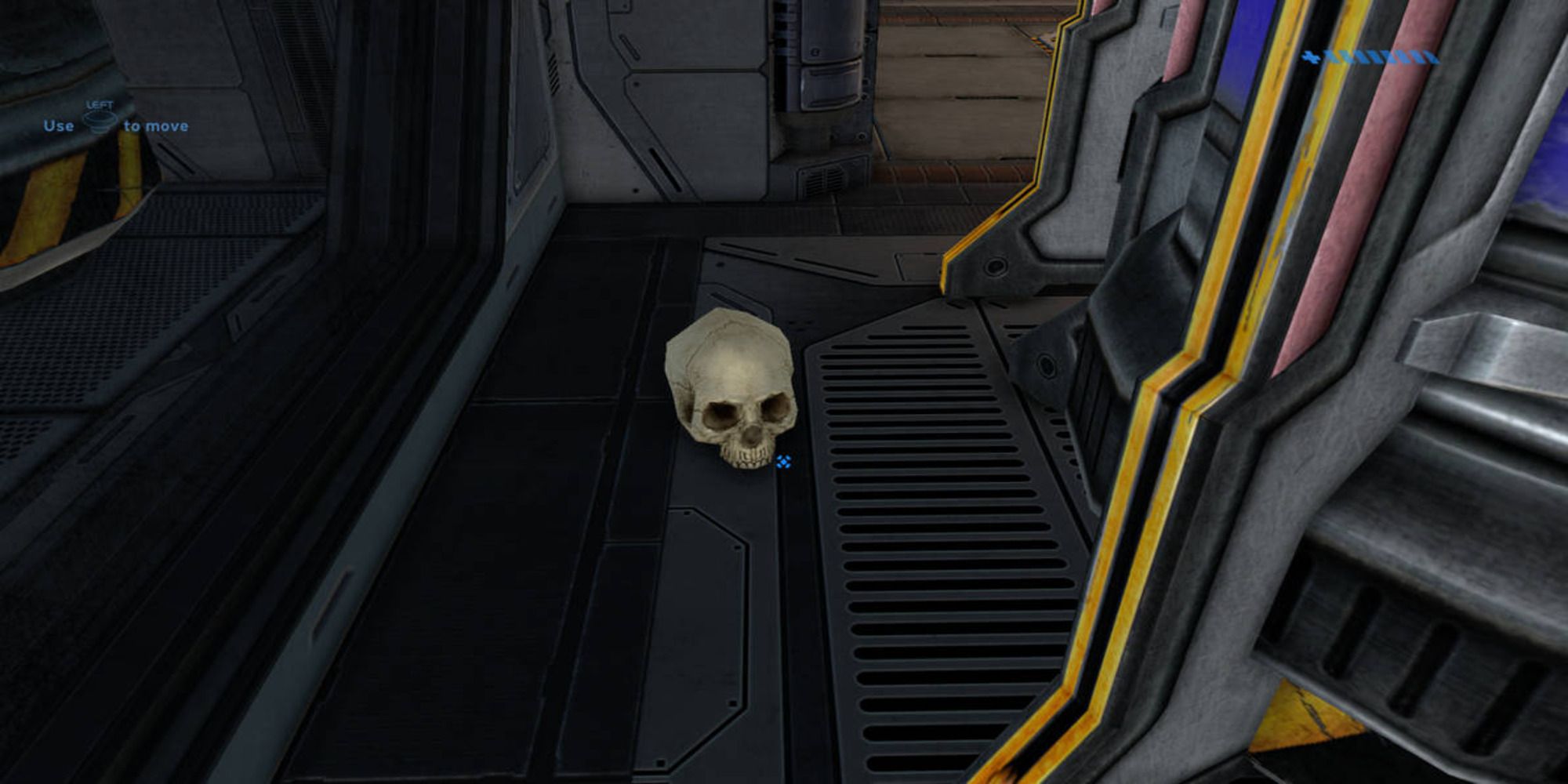Click the 'LEFT' label above the joystick graphic
Image resolution: width=1568 pixels, height=784 pixels.
pyautogui.click(x=100, y=105)
